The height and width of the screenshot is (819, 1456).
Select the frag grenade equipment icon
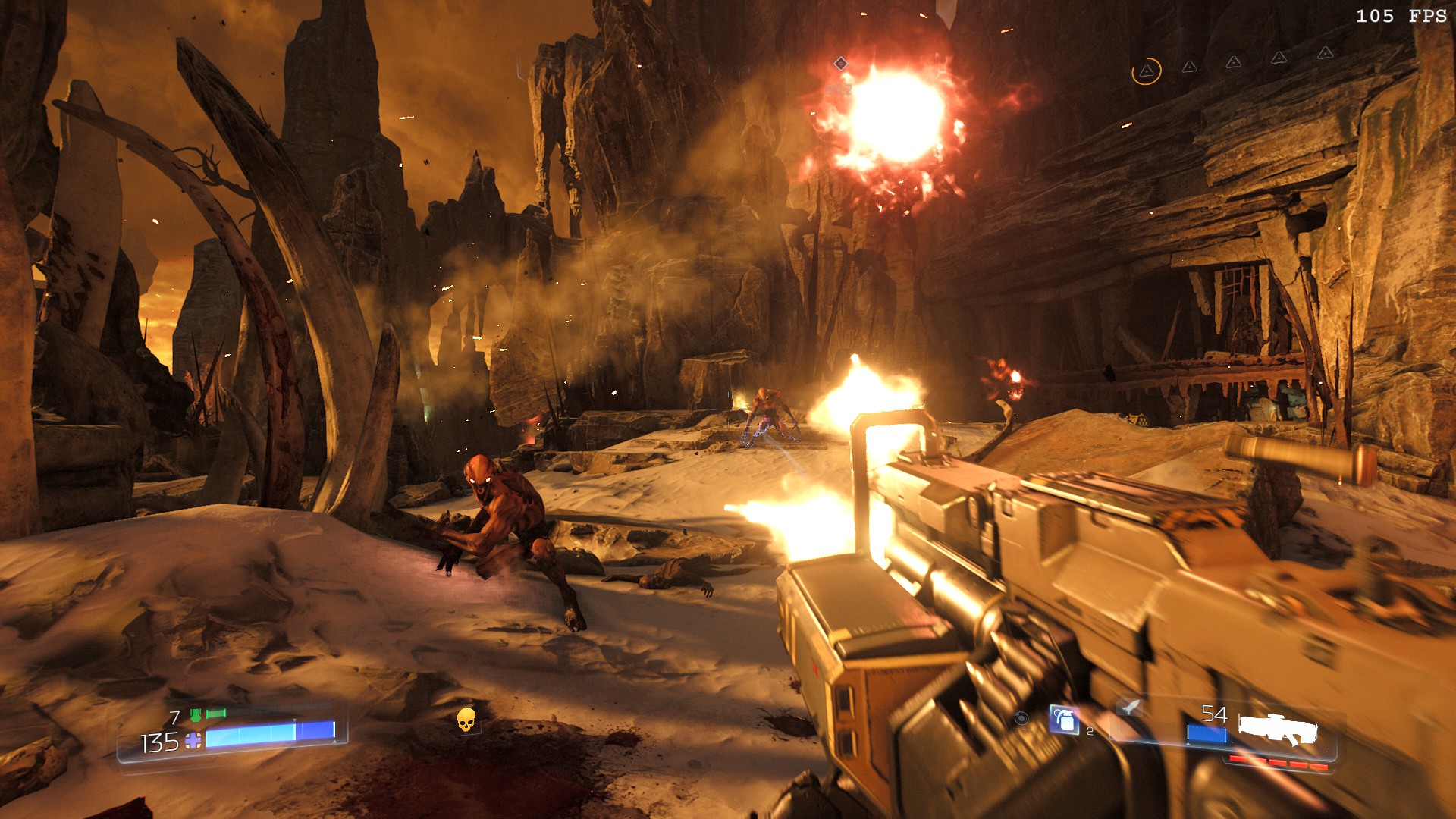[x=1065, y=720]
